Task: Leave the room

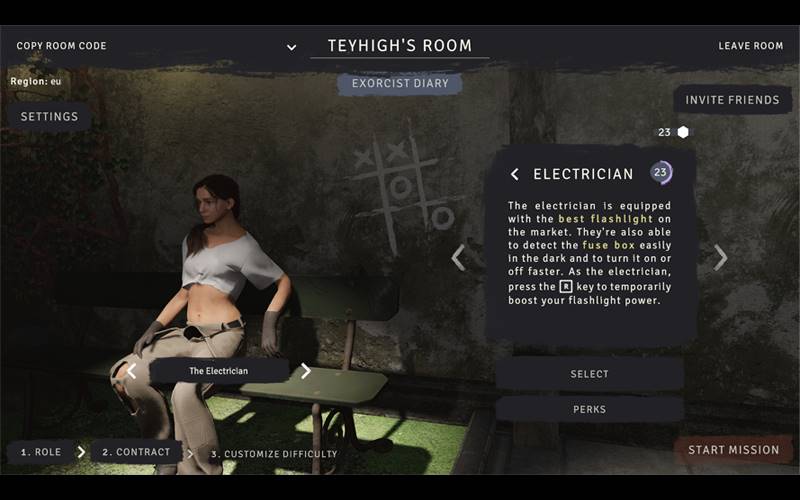Action: (x=750, y=46)
